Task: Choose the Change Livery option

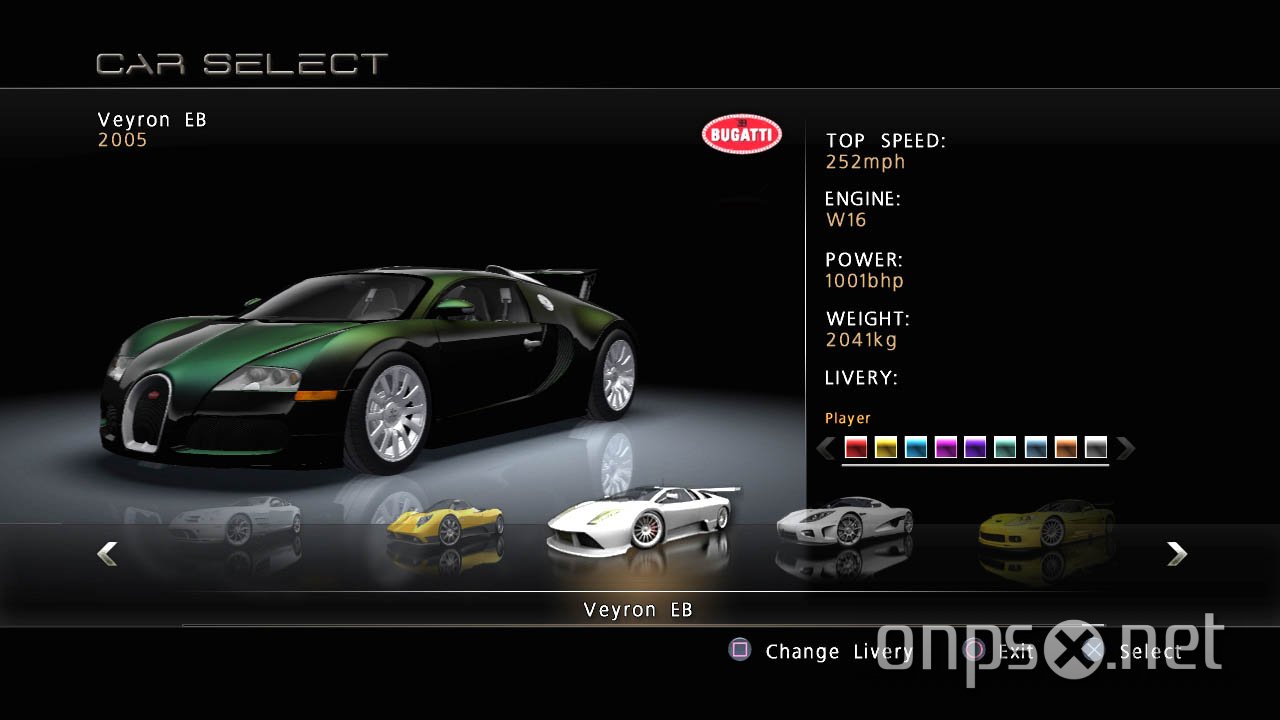Action: [840, 651]
